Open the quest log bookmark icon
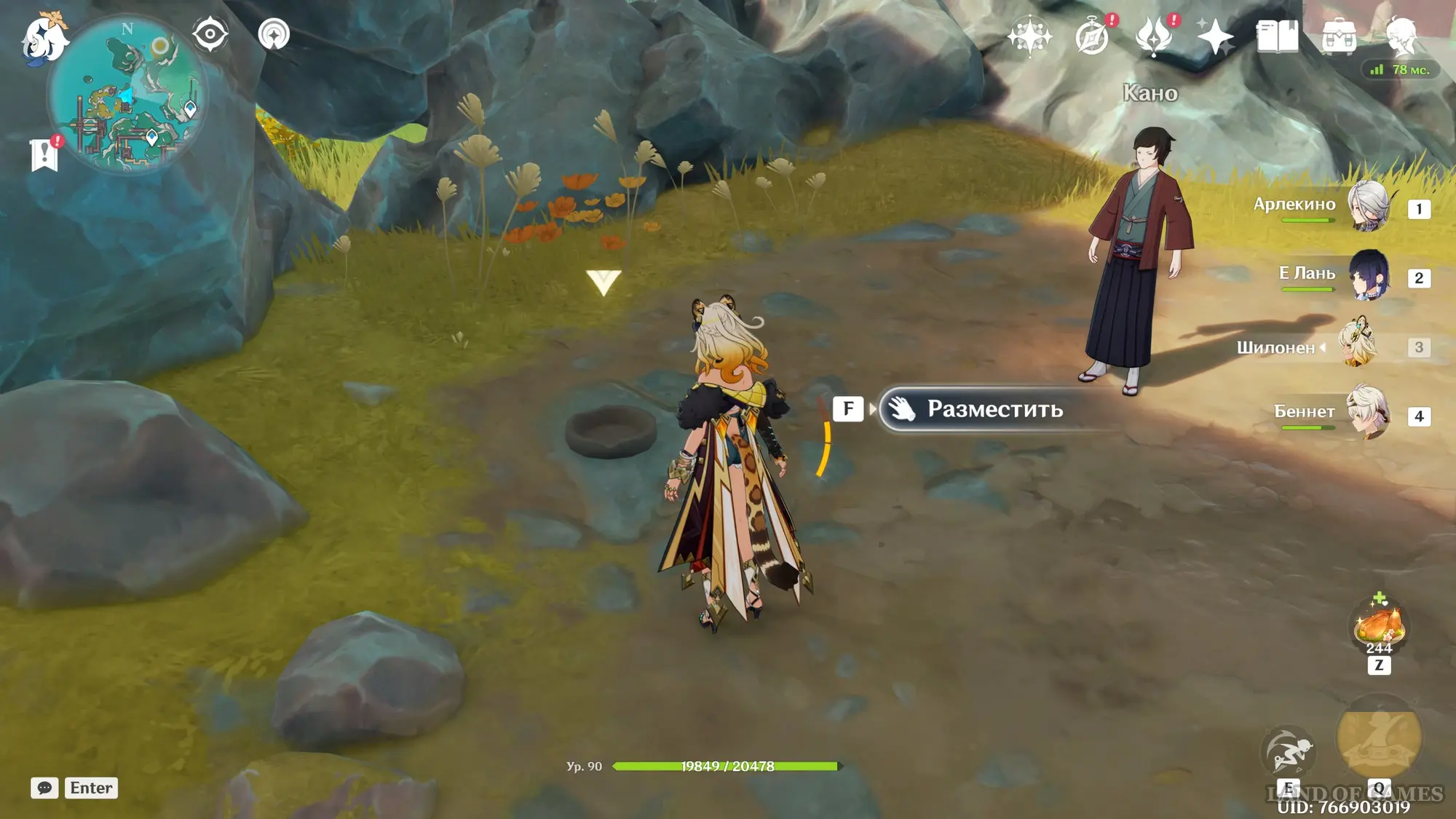The width and height of the screenshot is (1456, 819). pyautogui.click(x=44, y=154)
